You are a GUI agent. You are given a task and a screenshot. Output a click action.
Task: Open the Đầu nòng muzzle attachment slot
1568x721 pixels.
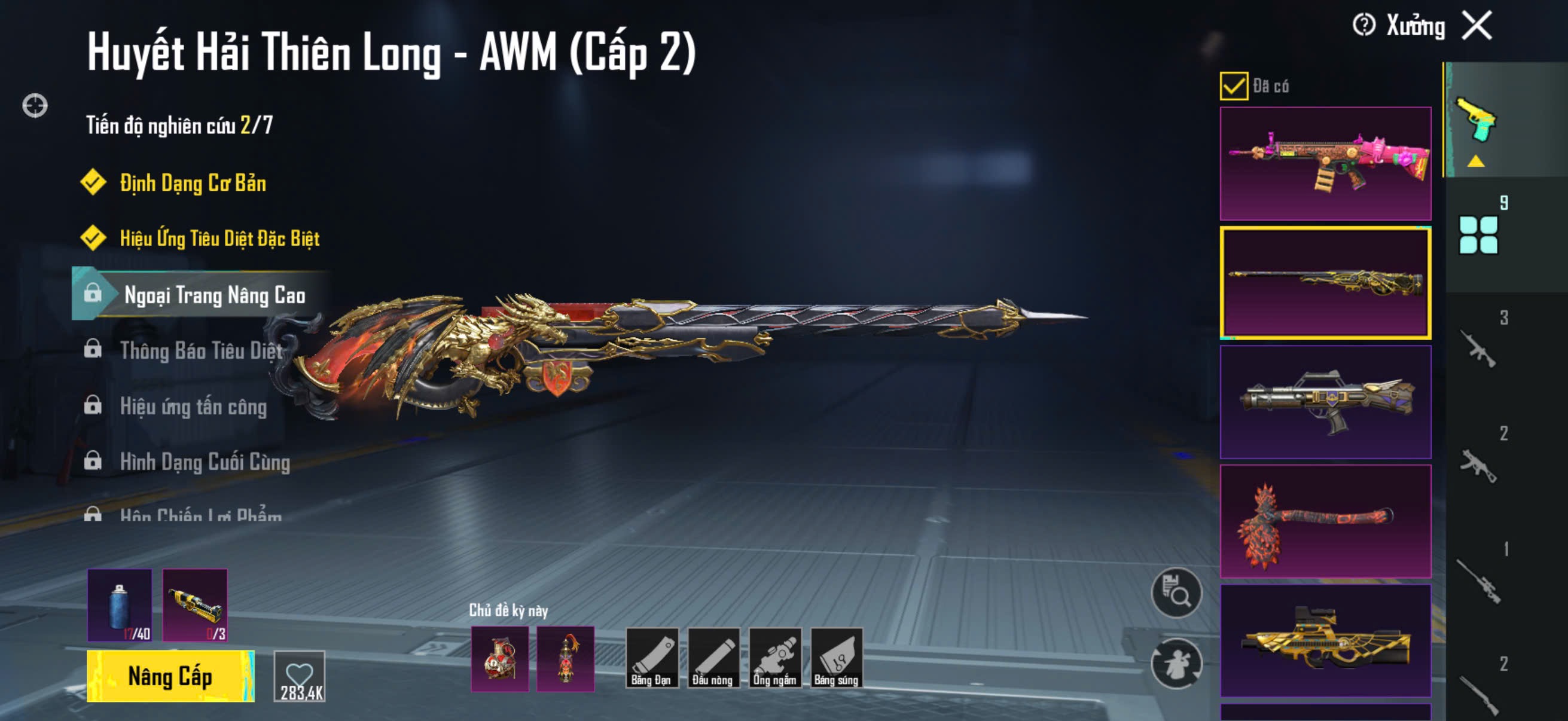coord(713,658)
